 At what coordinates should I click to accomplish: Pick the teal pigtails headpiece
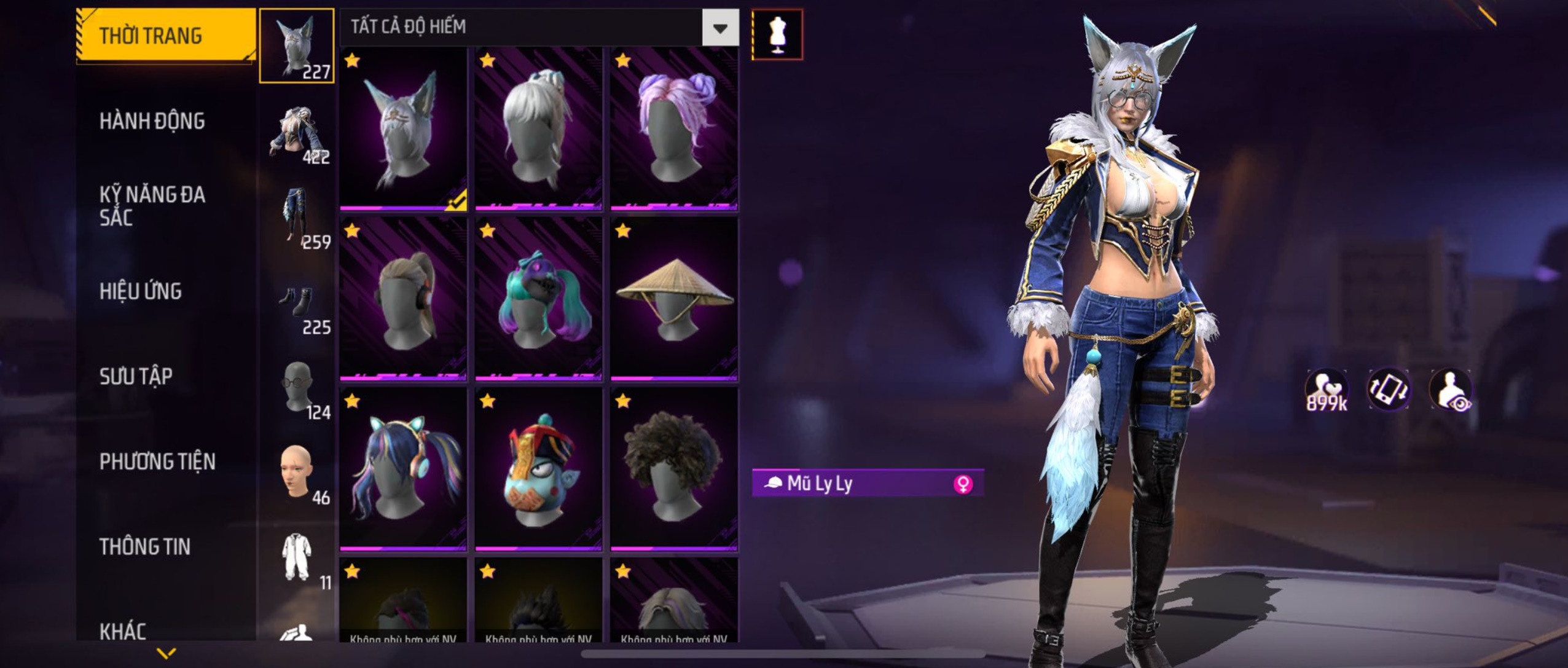click(x=538, y=299)
